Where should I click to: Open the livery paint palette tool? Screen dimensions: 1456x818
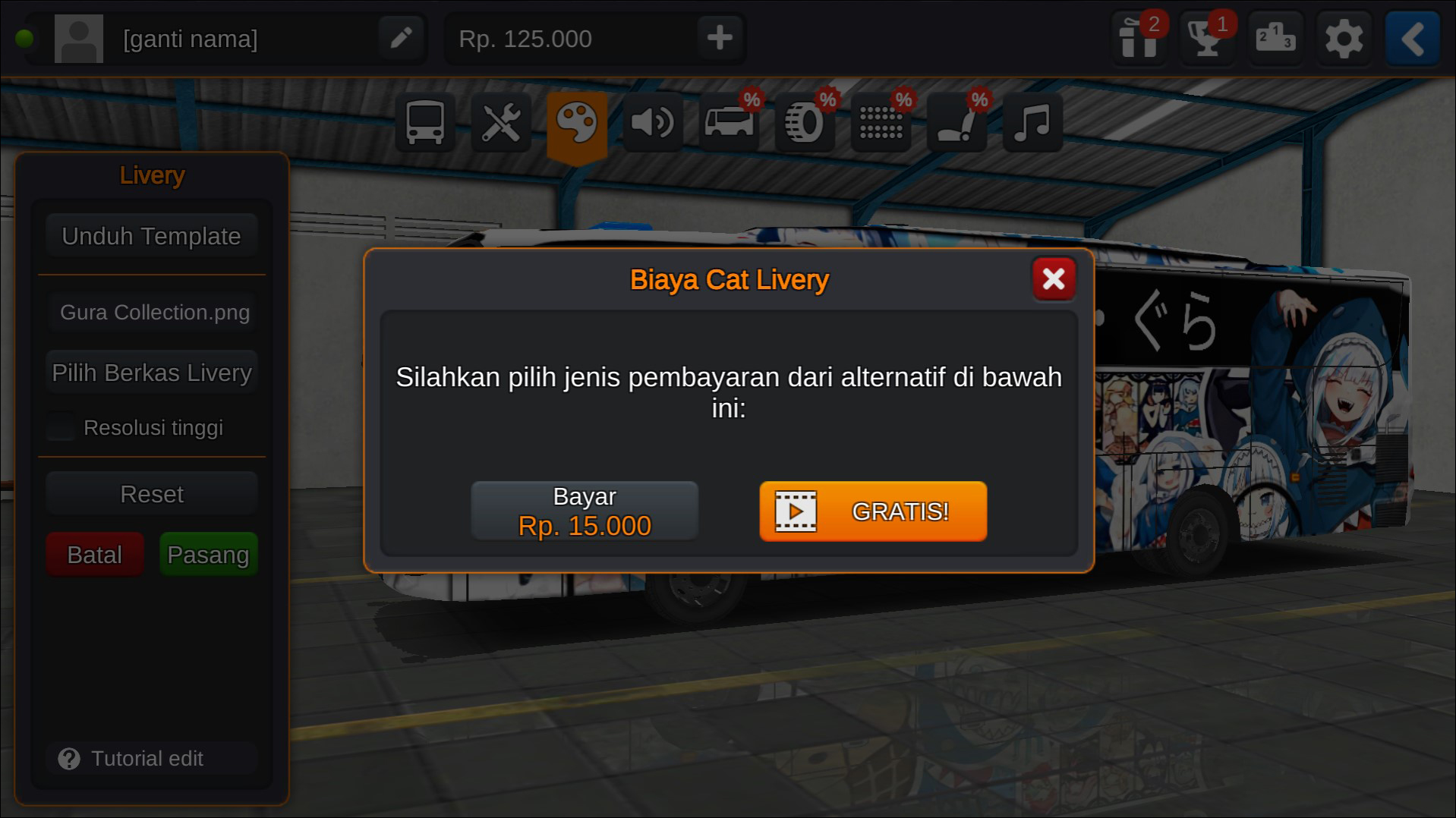(x=577, y=121)
